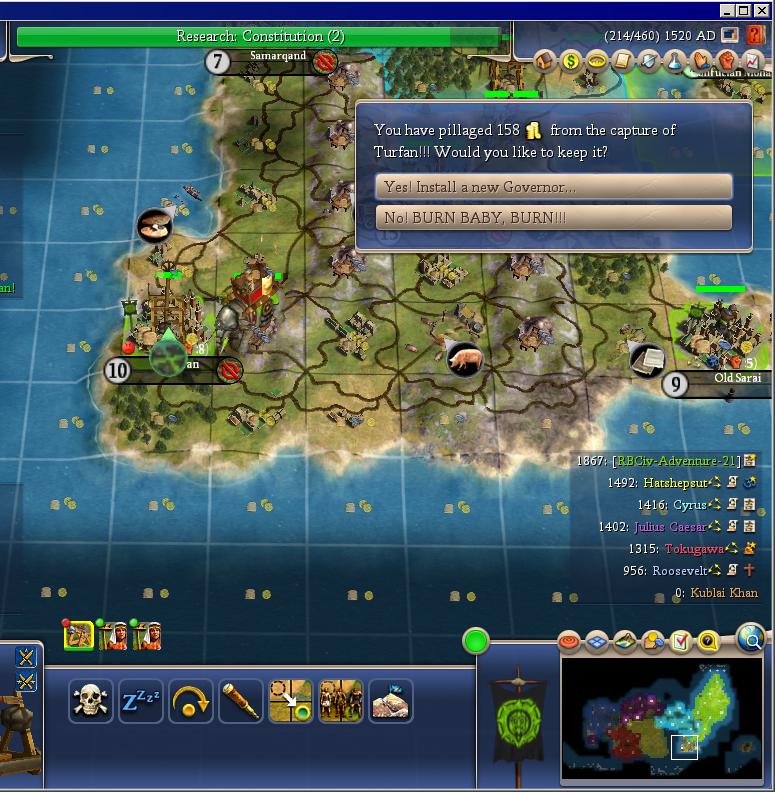Select the go-to move command button
This screenshot has height=793, width=775.
pos(291,701)
